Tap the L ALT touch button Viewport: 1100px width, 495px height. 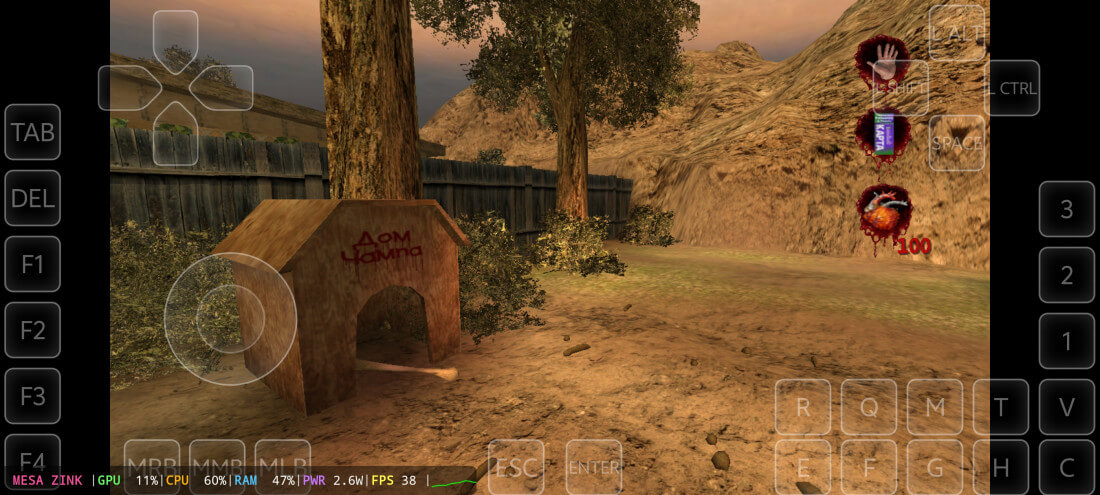(957, 33)
